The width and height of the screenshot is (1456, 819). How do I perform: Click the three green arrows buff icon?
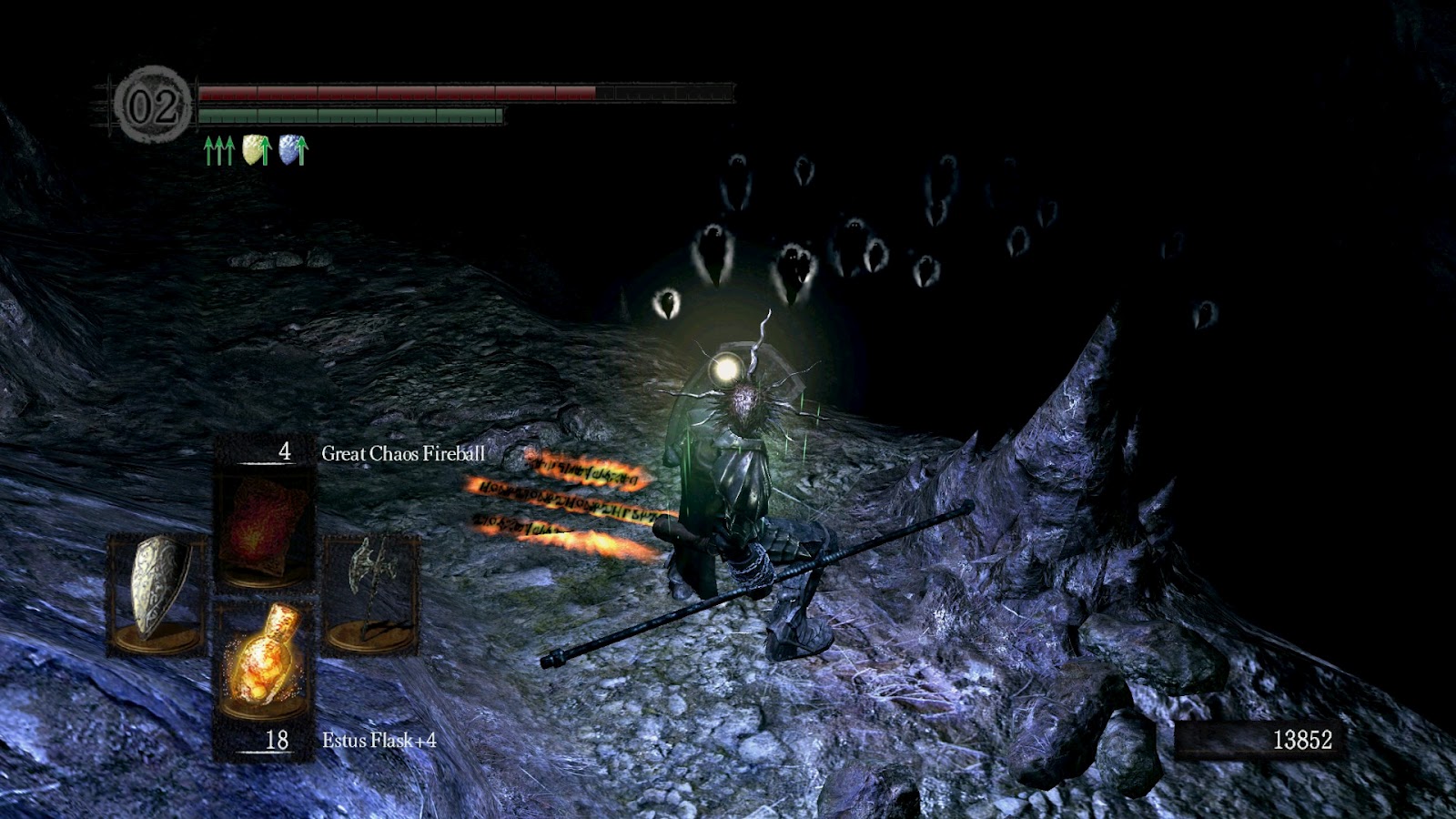(x=218, y=150)
